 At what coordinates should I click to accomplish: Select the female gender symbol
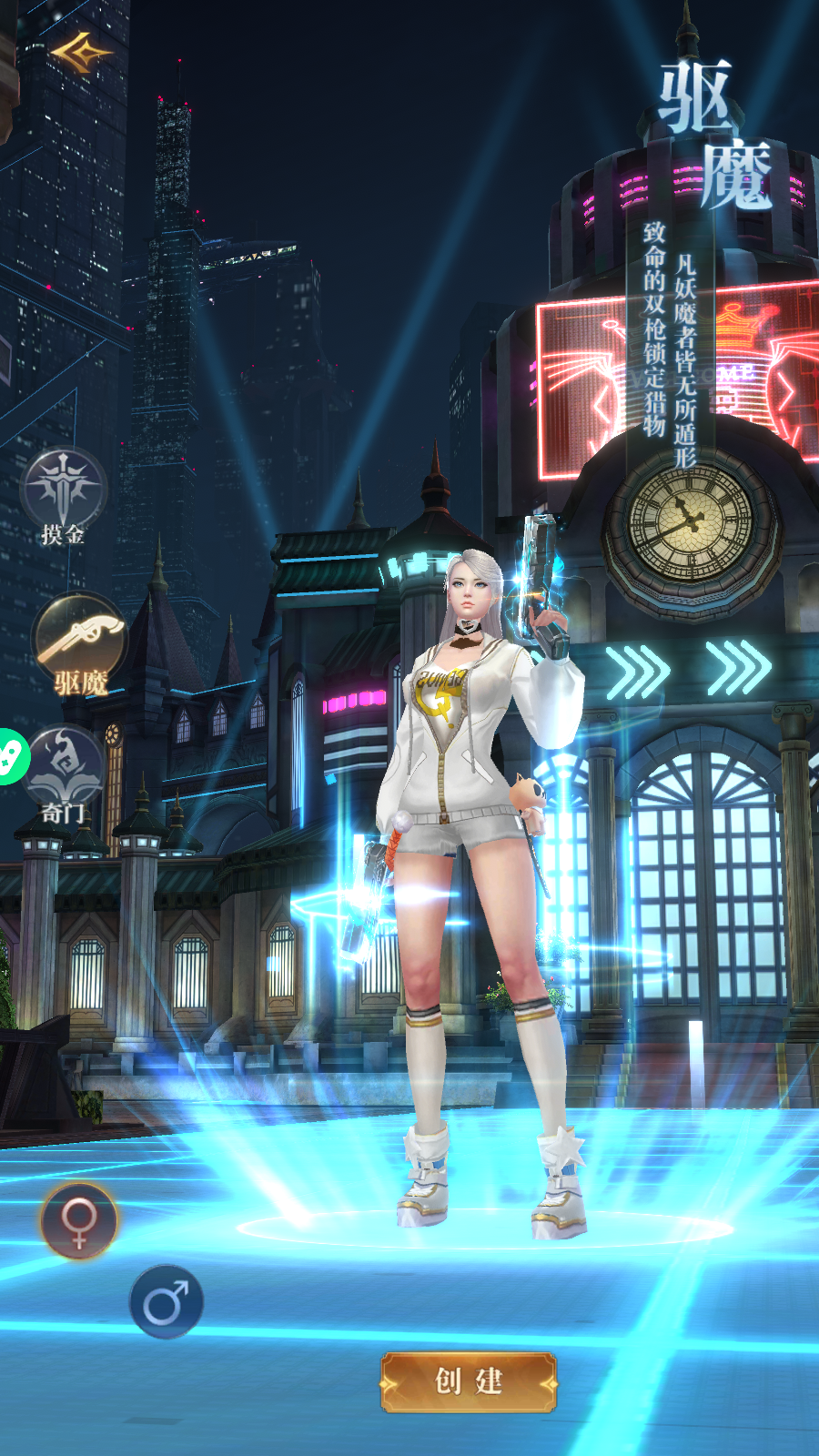[79, 1220]
